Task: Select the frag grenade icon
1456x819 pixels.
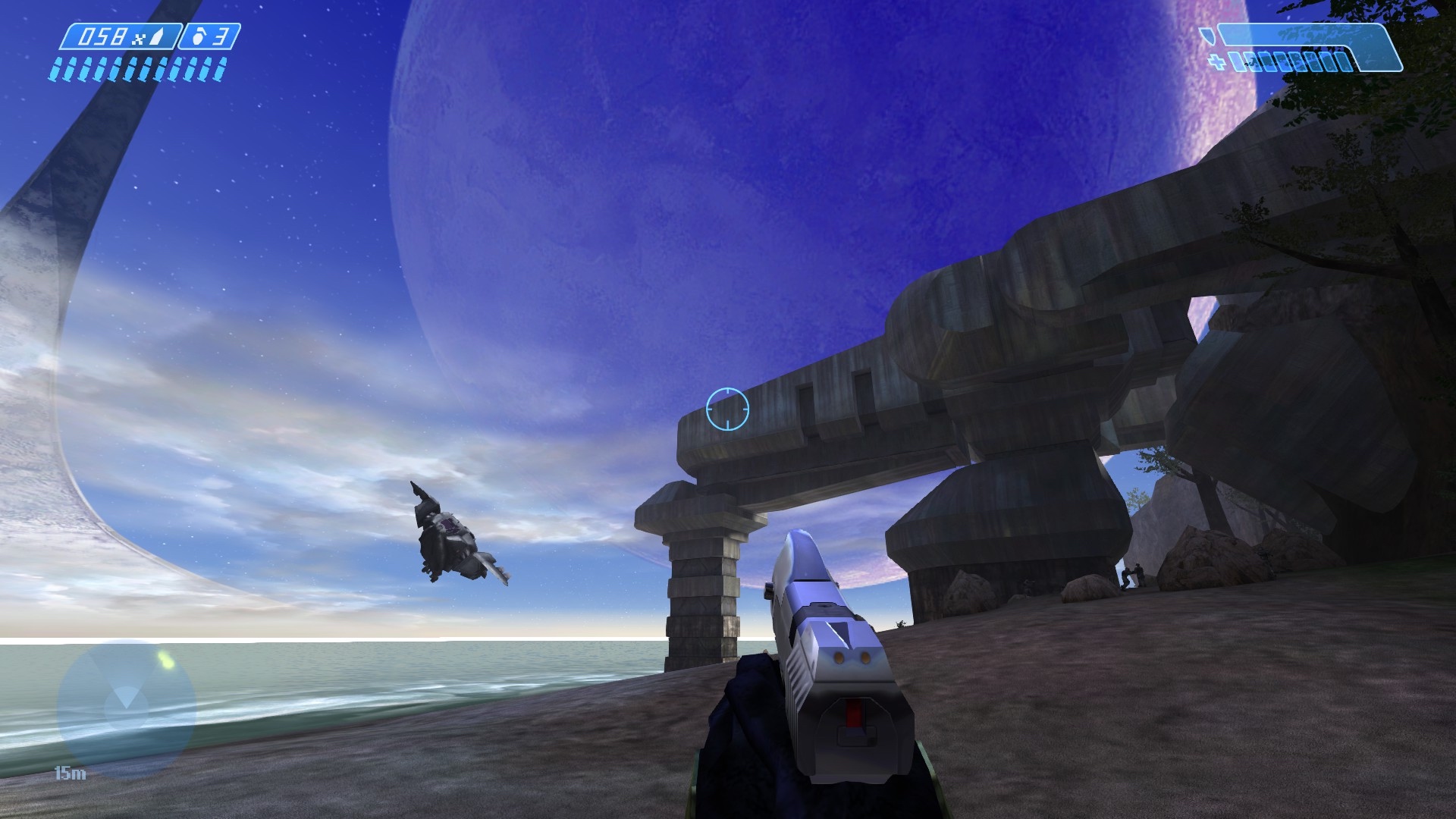Action: click(x=199, y=38)
